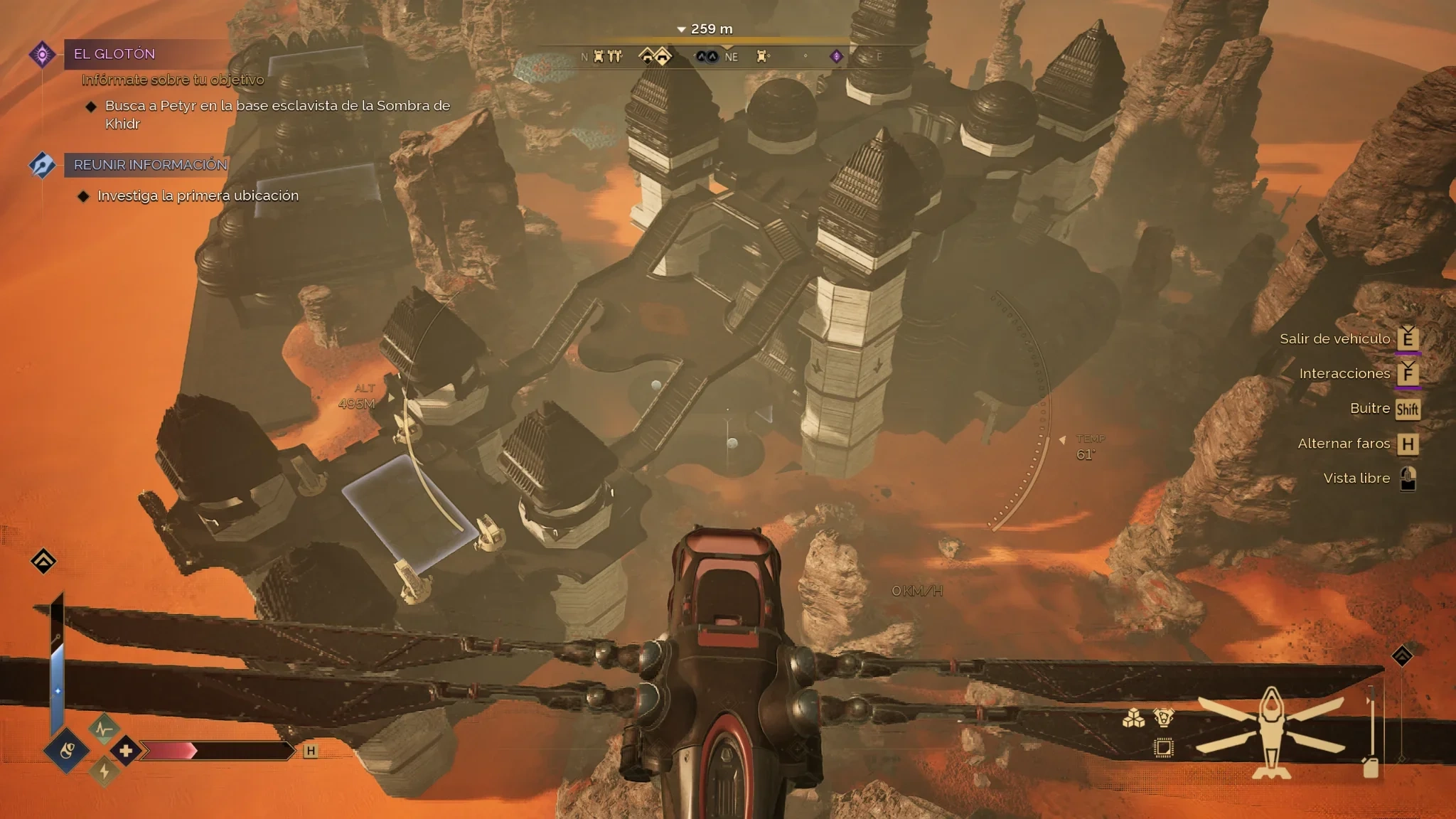The height and width of the screenshot is (819, 1456).
Task: Select the lightning bolt power icon
Action: coord(105,771)
